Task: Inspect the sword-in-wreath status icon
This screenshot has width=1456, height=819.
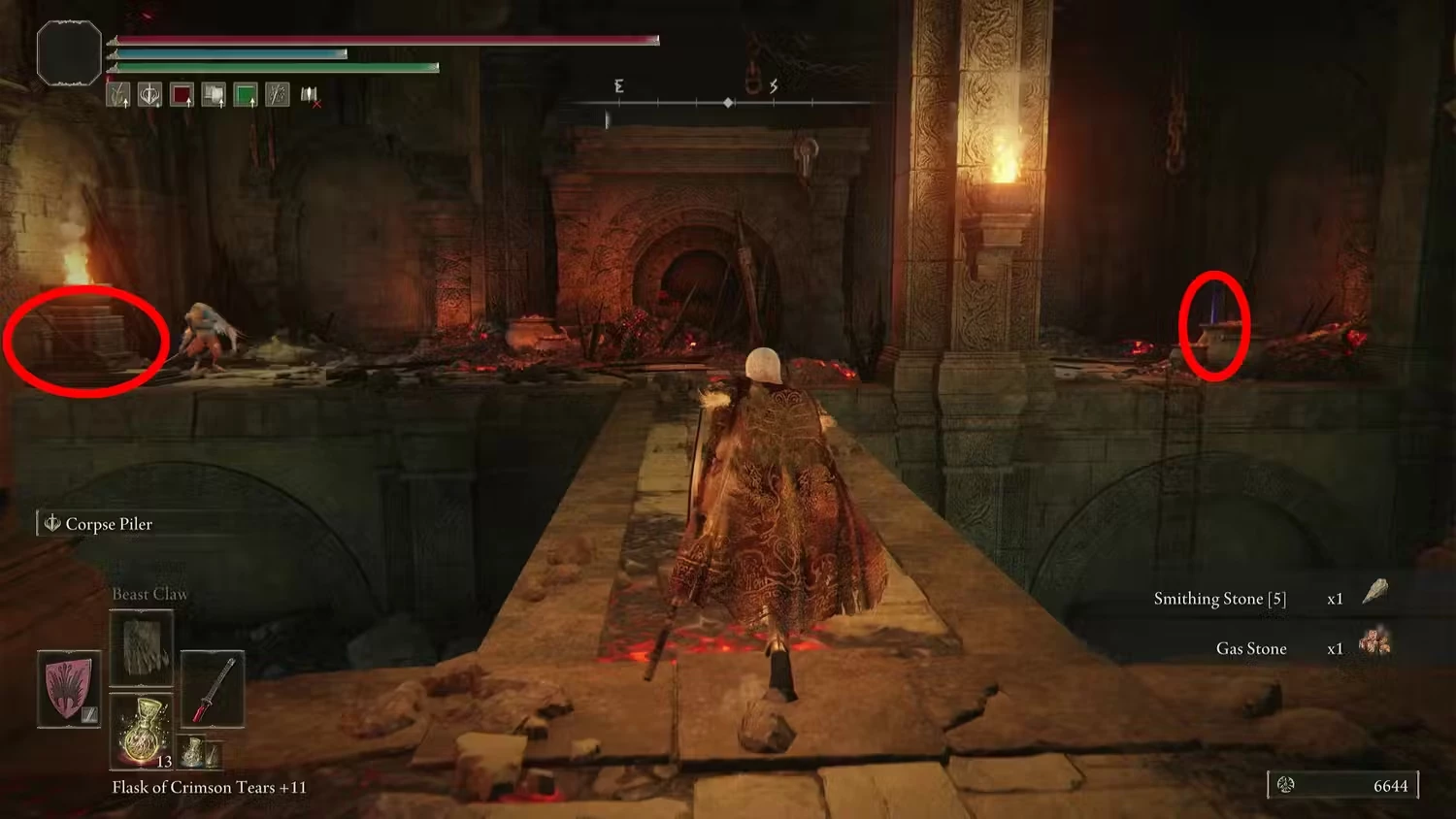Action: [x=149, y=94]
